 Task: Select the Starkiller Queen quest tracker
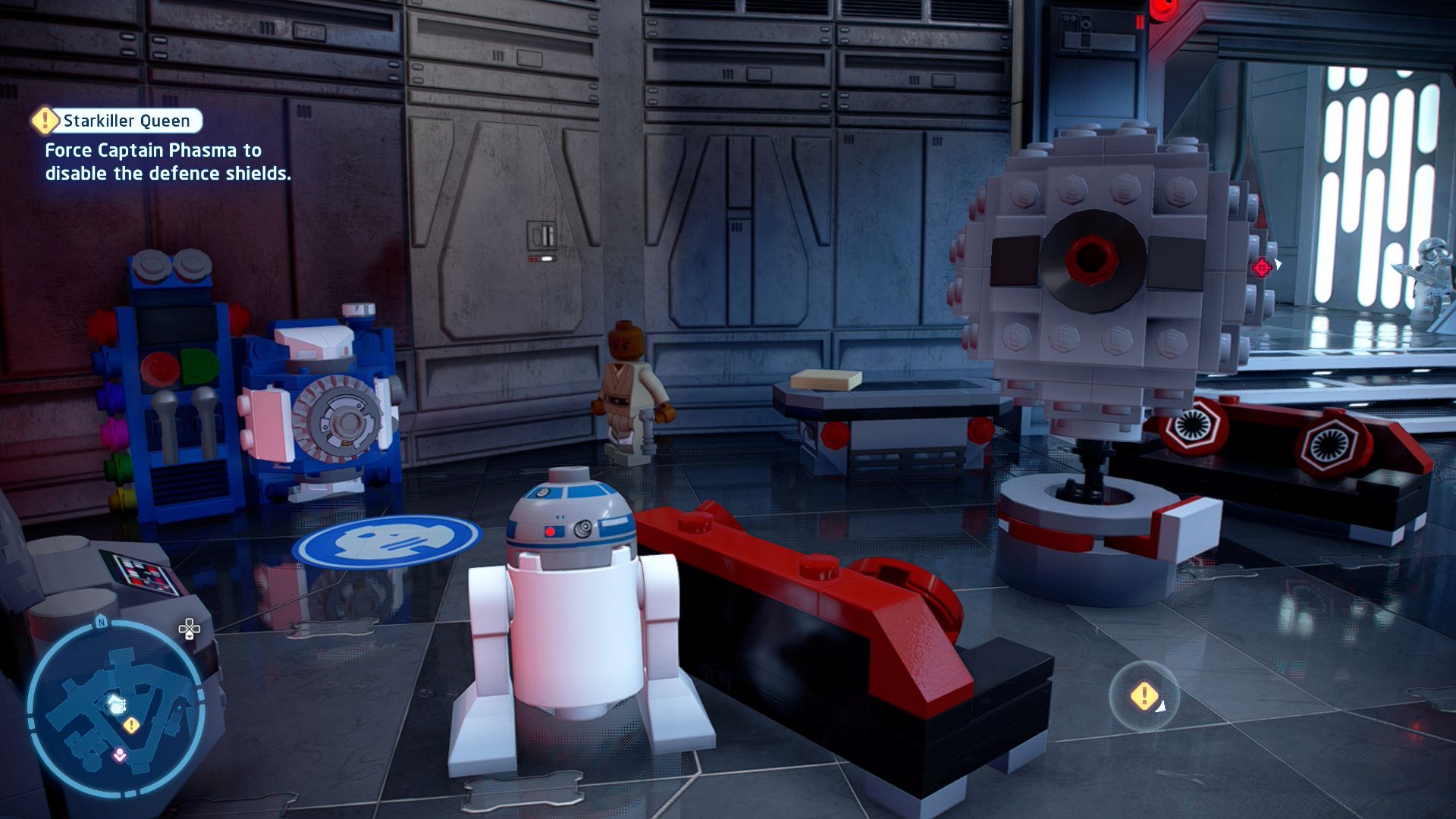(x=127, y=121)
